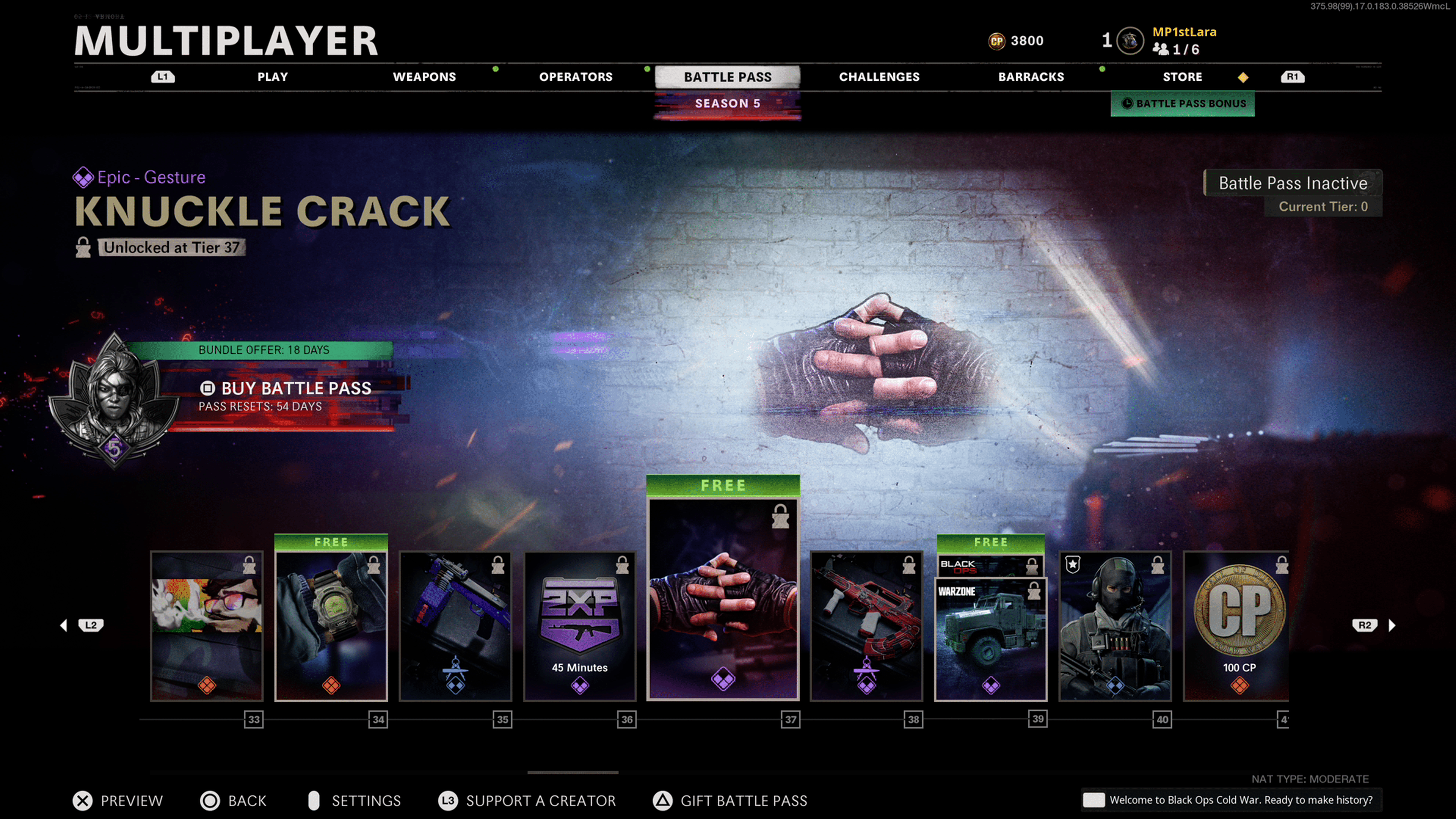Show next tiers with the right arrow

click(1392, 625)
